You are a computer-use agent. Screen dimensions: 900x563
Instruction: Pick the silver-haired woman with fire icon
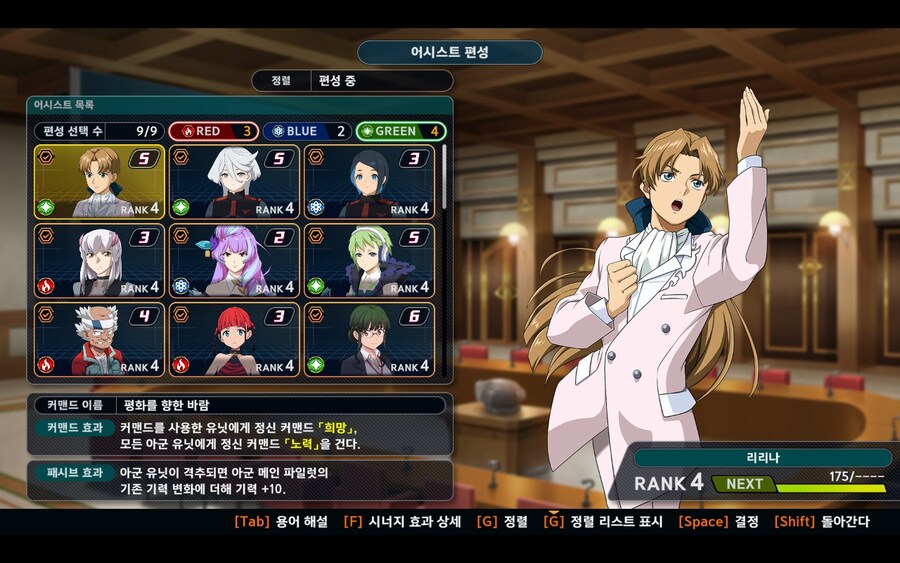coord(100,260)
